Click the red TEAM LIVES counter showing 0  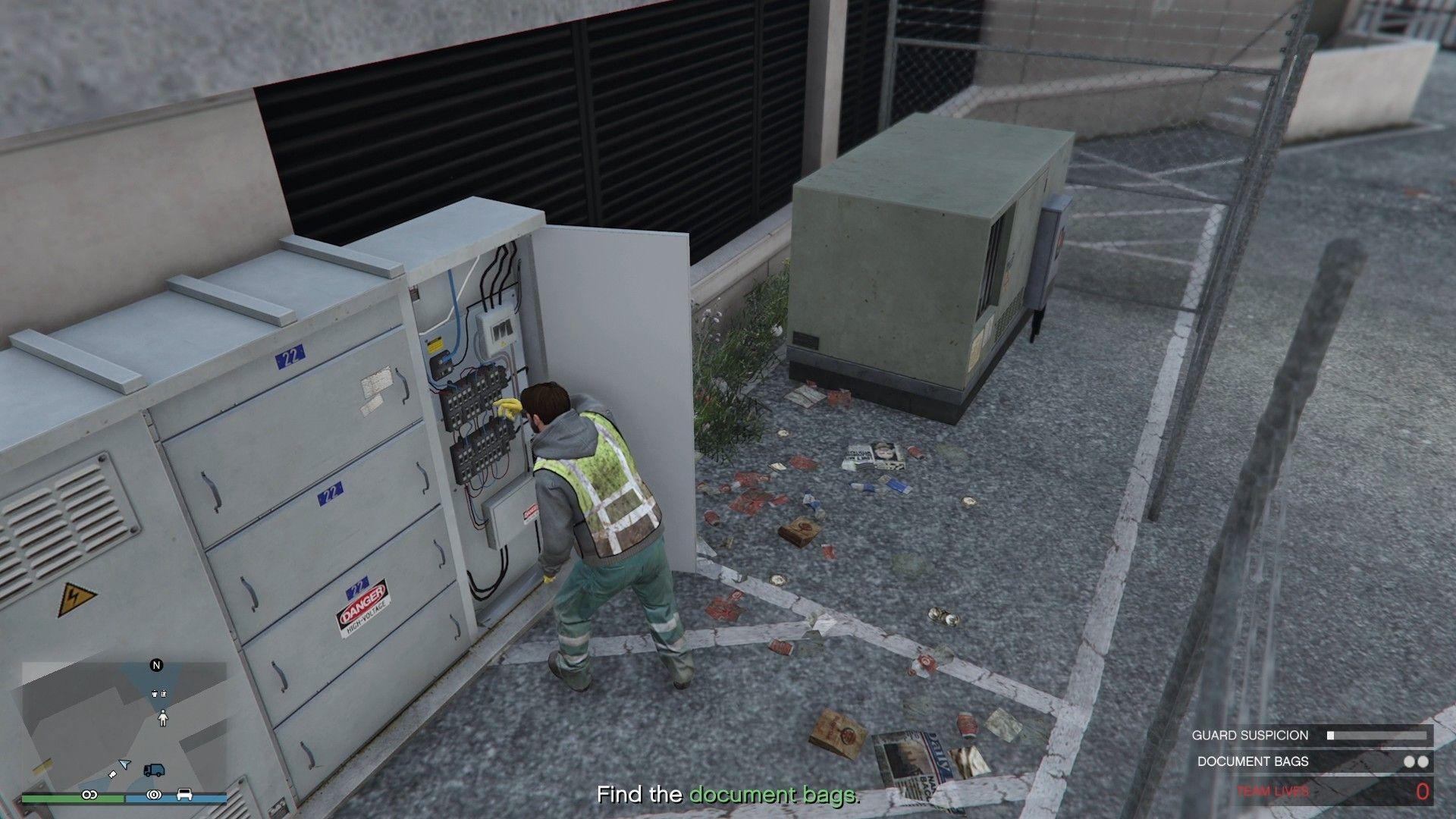[x=1423, y=792]
